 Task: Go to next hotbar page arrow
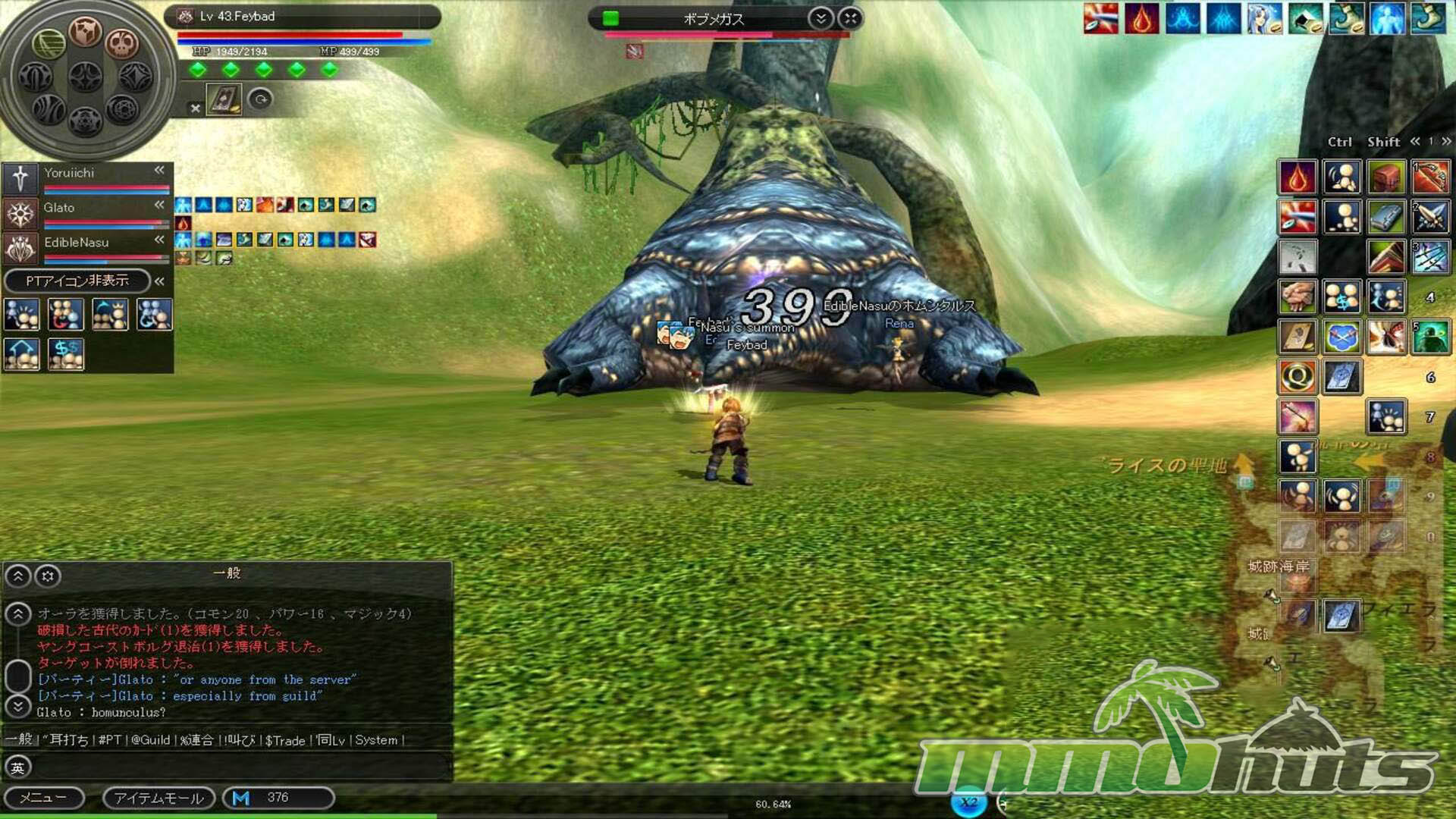[x=1446, y=142]
